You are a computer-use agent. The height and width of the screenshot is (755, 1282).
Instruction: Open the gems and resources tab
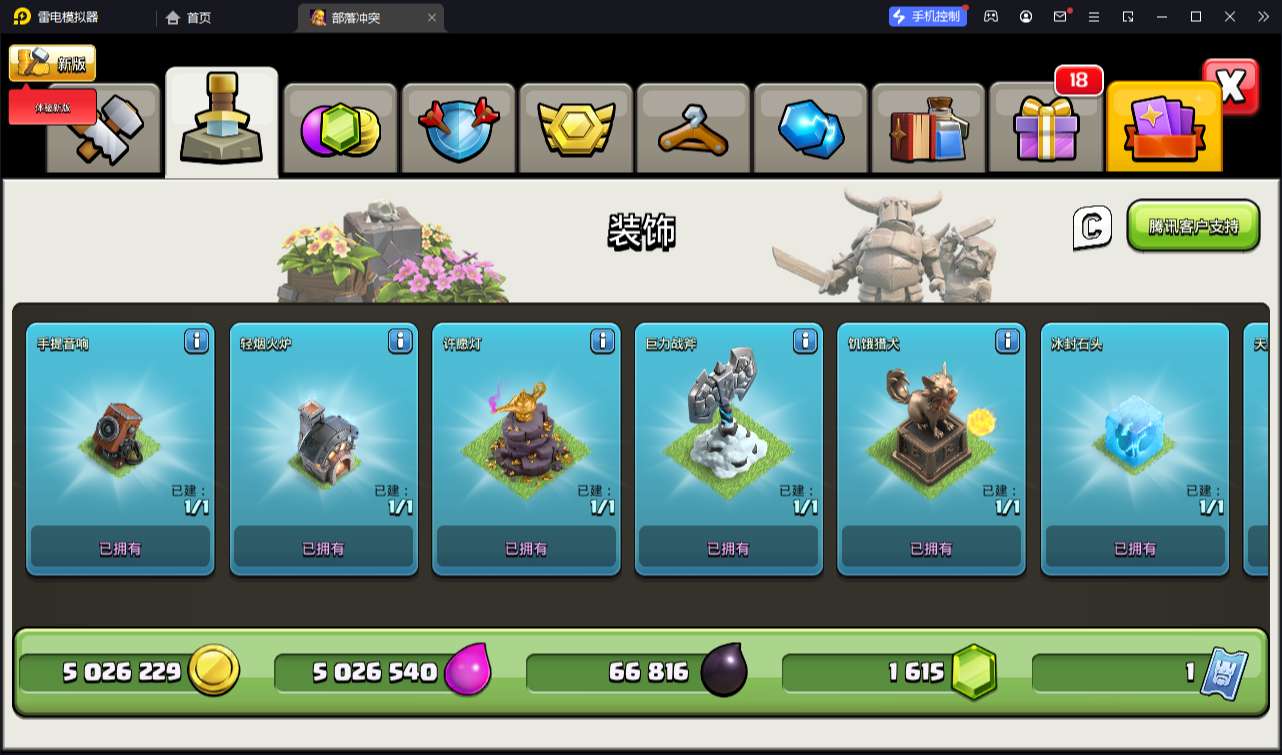pyautogui.click(x=340, y=129)
